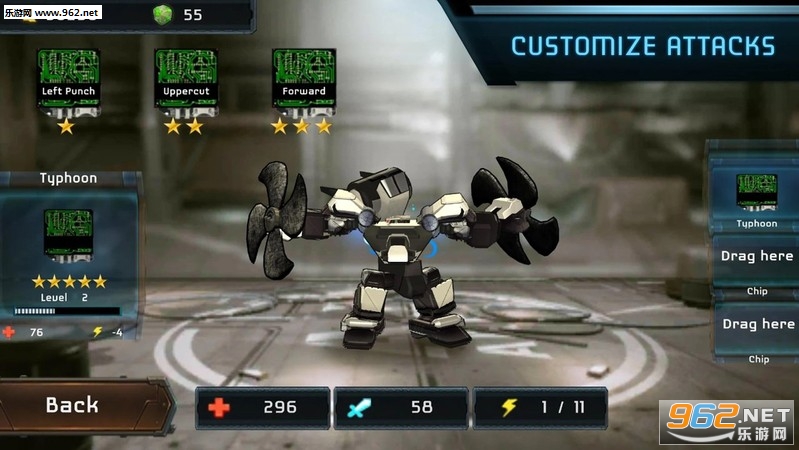Select the Left Punch chip
799x450 pixels.
click(67, 80)
